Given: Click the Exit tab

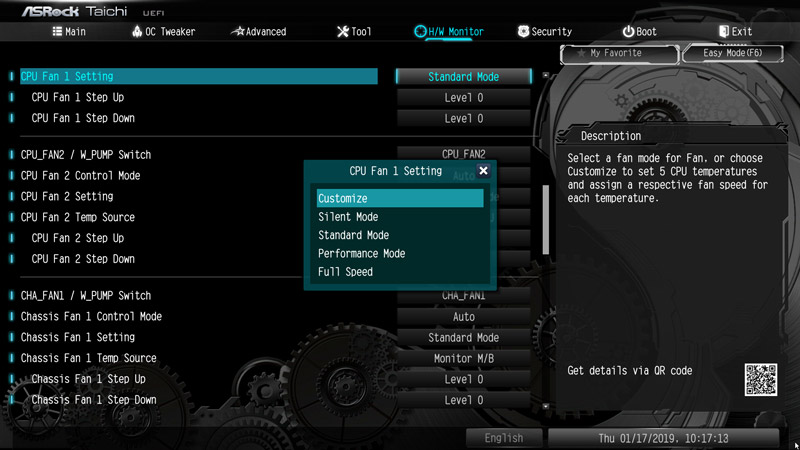Looking at the screenshot, I should [x=734, y=32].
